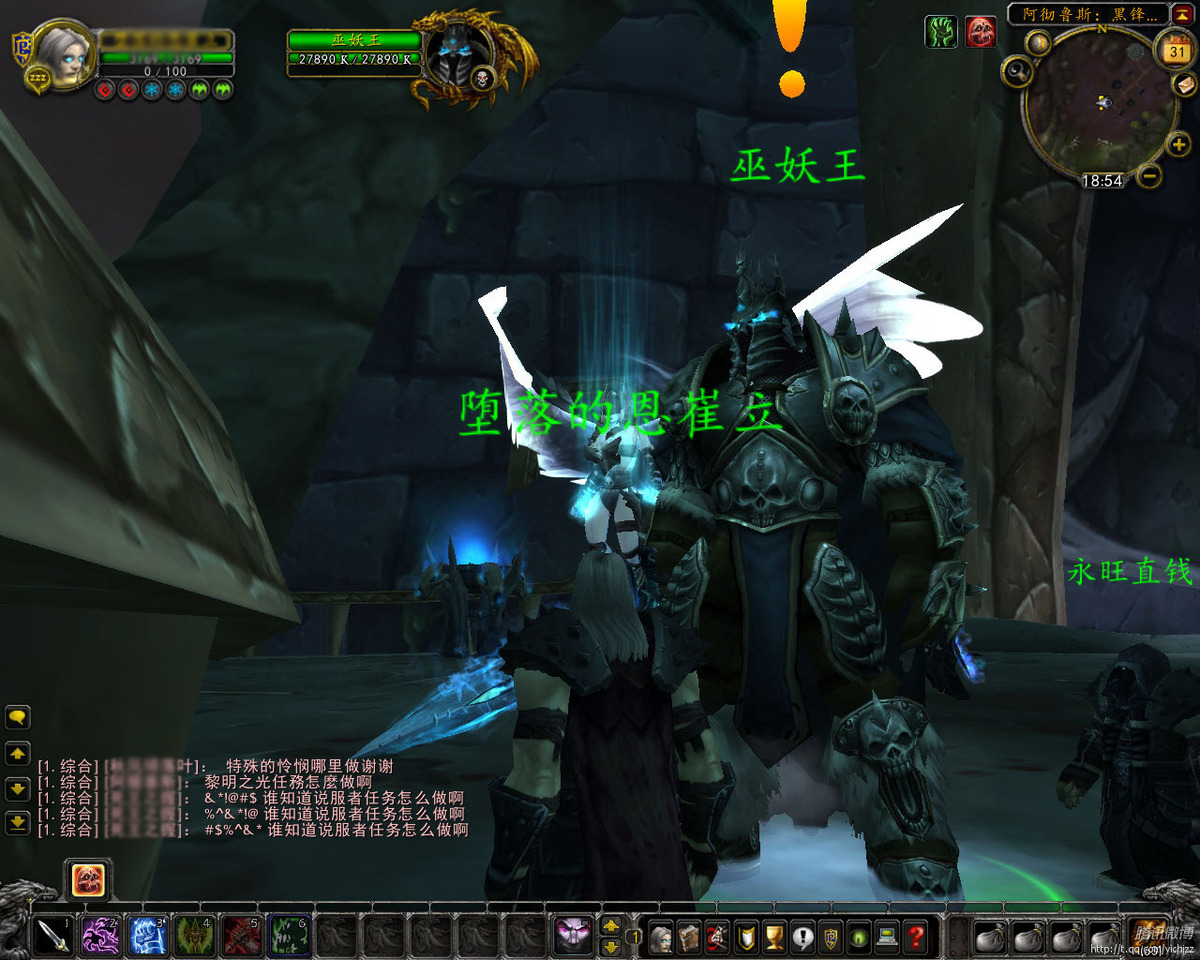Image resolution: width=1200 pixels, height=960 pixels.
Task: Open the achievements shield button
Action: [745, 938]
